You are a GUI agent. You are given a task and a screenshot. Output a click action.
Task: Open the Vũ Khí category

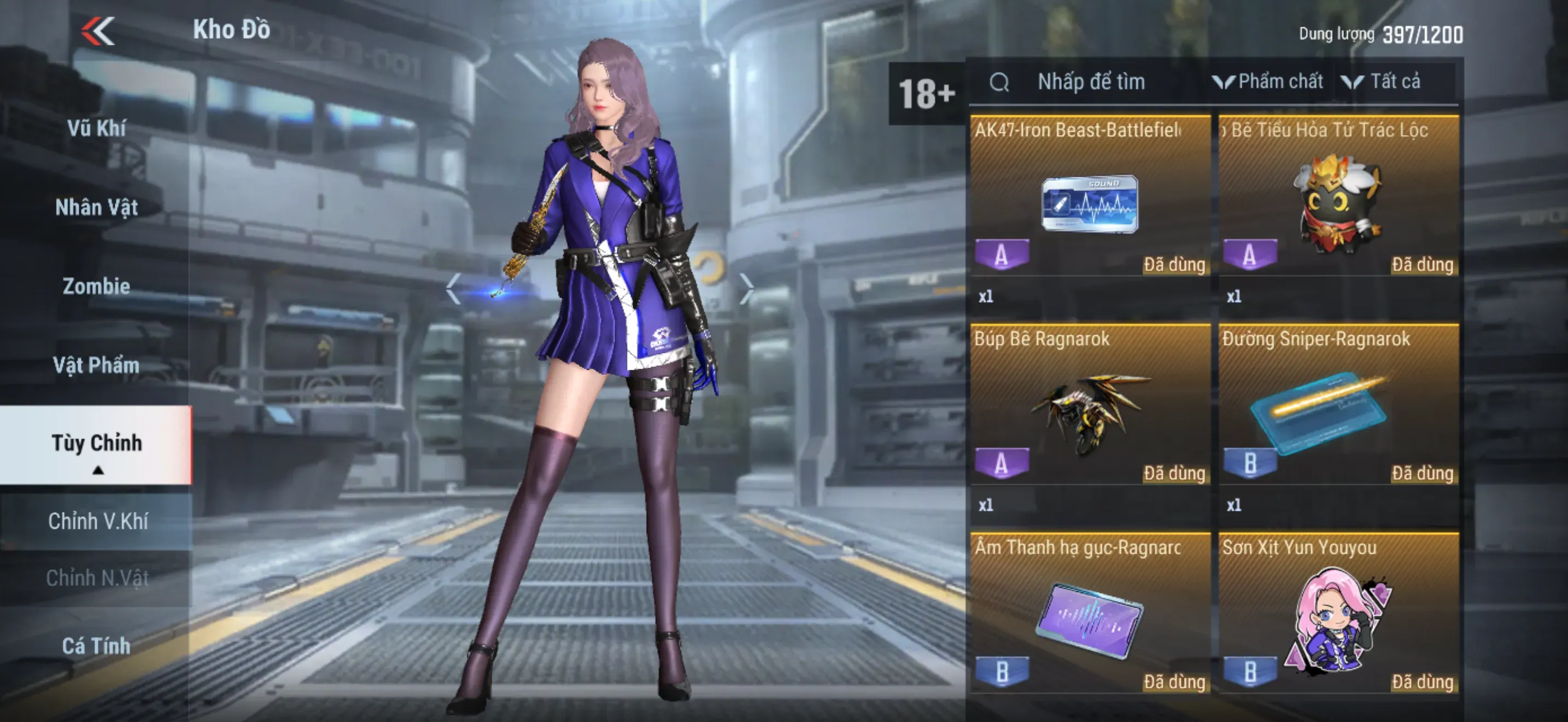click(96, 129)
